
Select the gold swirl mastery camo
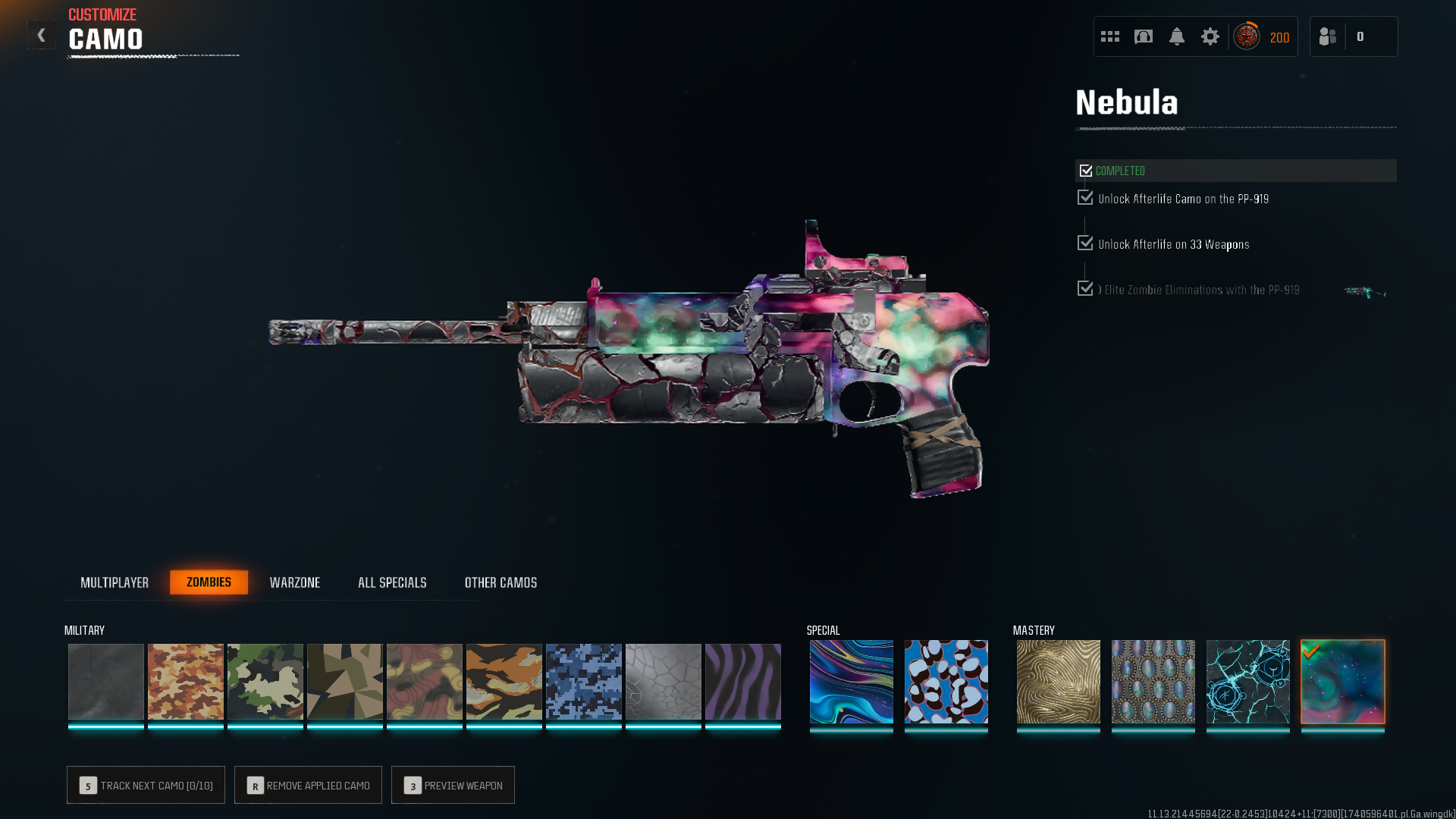[1058, 681]
